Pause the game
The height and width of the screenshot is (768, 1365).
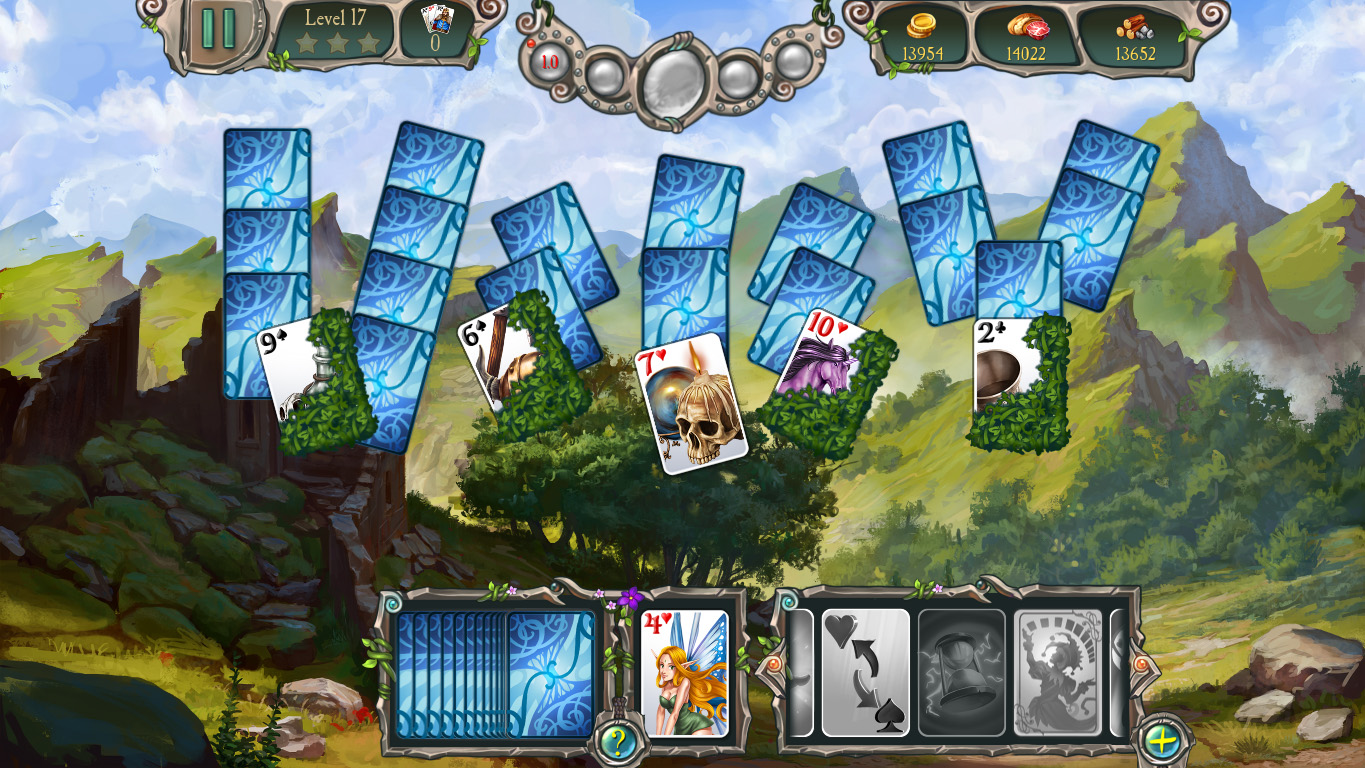pyautogui.click(x=219, y=26)
